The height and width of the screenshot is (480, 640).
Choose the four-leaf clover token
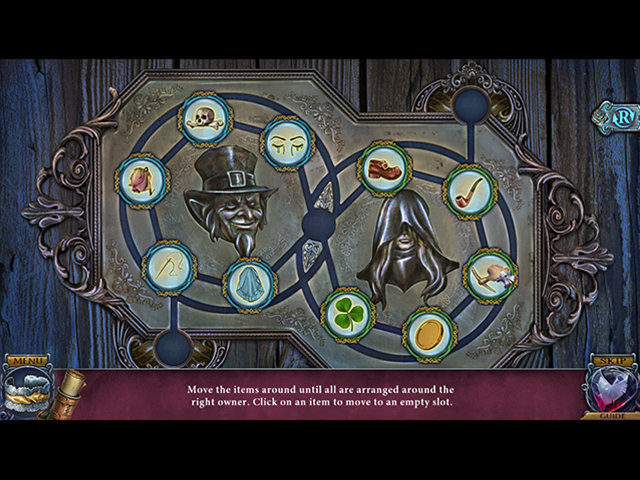[348, 314]
